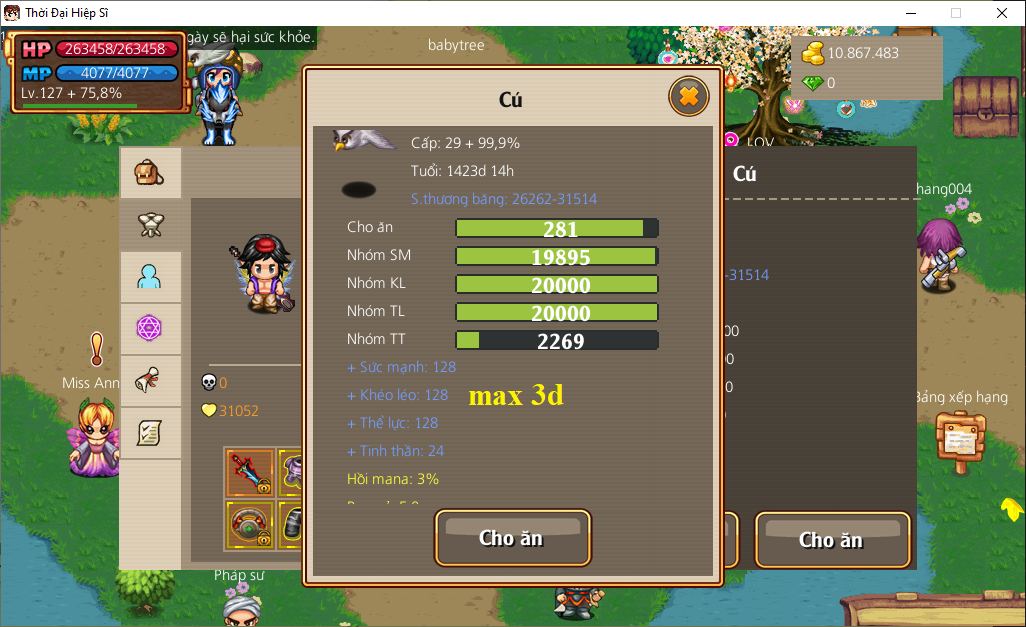Select the blue character silhouette tab
The width and height of the screenshot is (1026, 627).
pyautogui.click(x=150, y=277)
